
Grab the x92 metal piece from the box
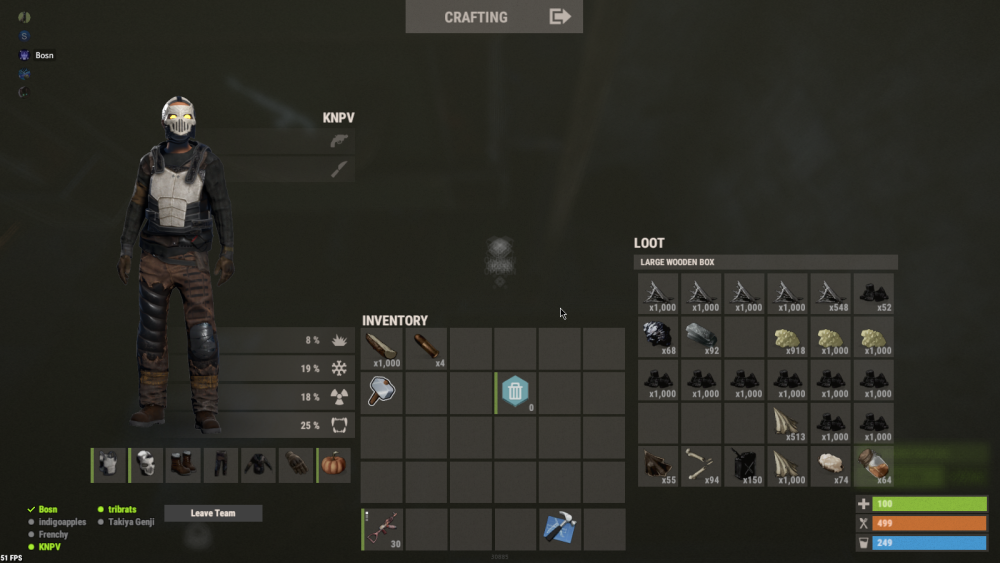pos(702,337)
